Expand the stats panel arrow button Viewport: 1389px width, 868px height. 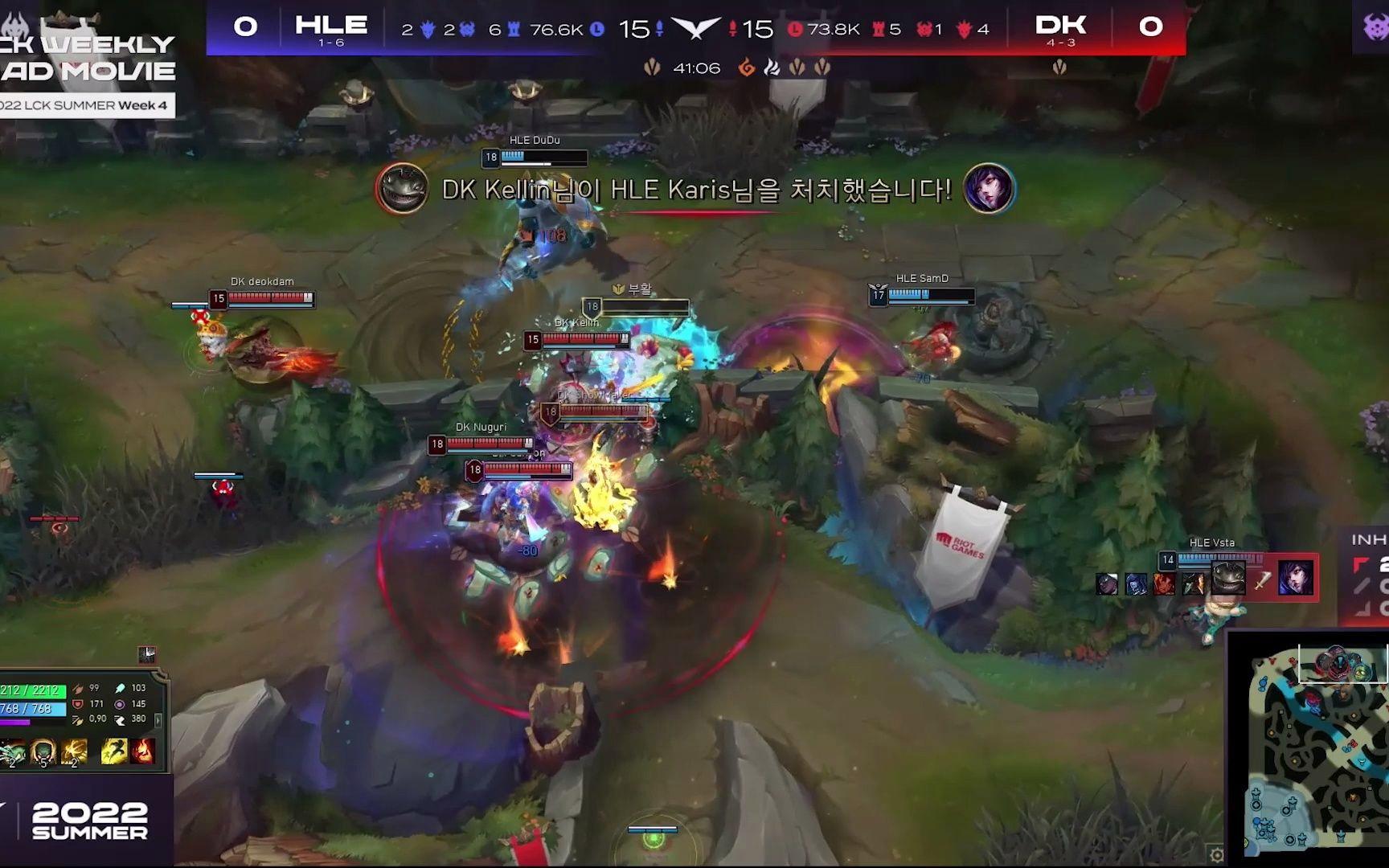pyautogui.click(x=158, y=720)
